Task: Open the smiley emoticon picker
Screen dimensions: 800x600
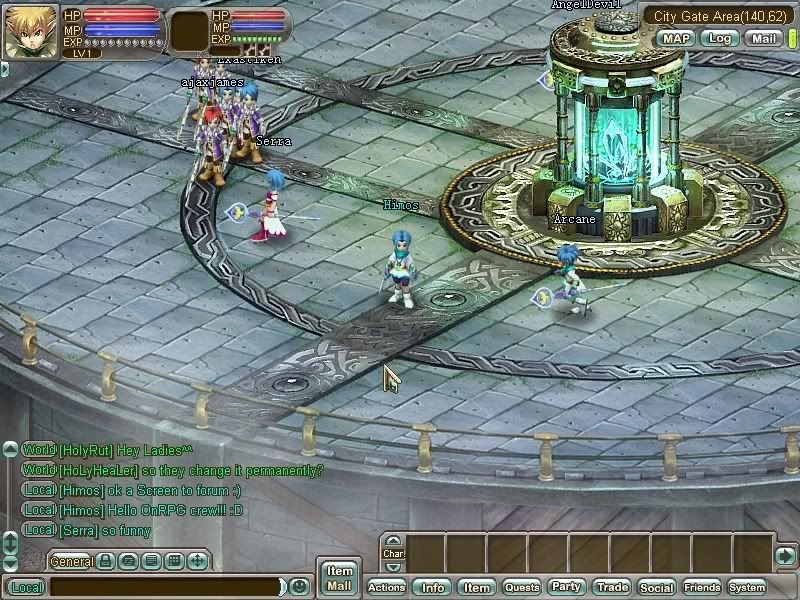Action: tap(299, 587)
